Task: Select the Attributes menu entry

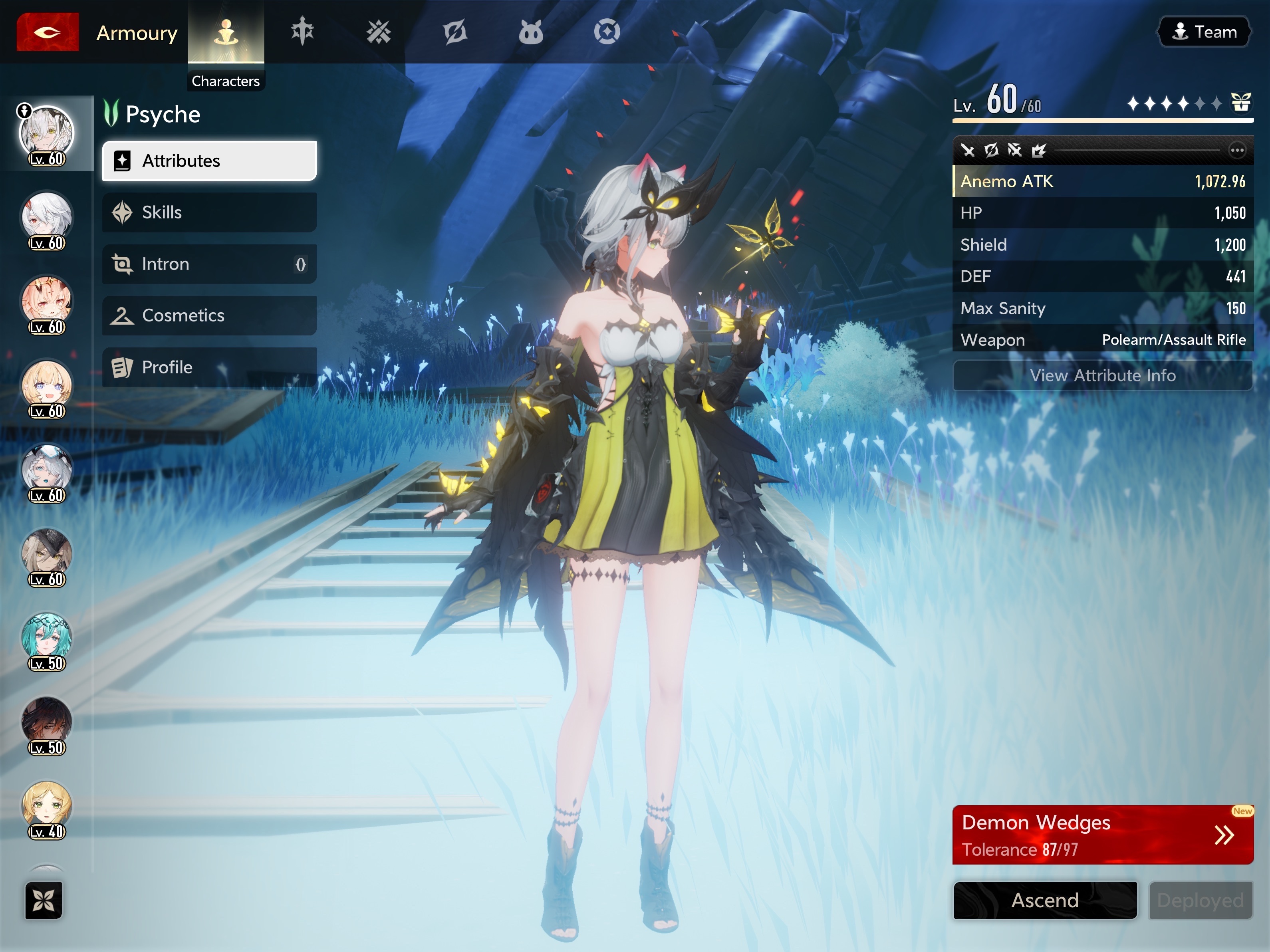Action: coord(209,161)
